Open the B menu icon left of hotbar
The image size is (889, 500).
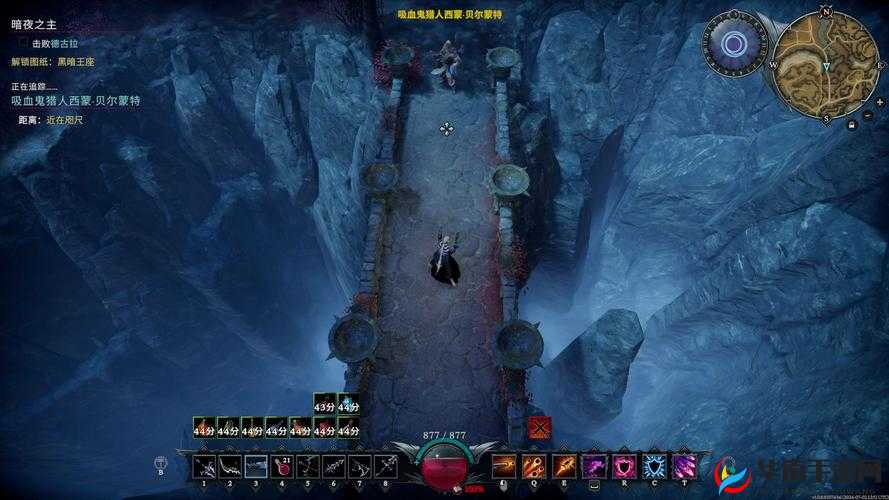[x=160, y=463]
